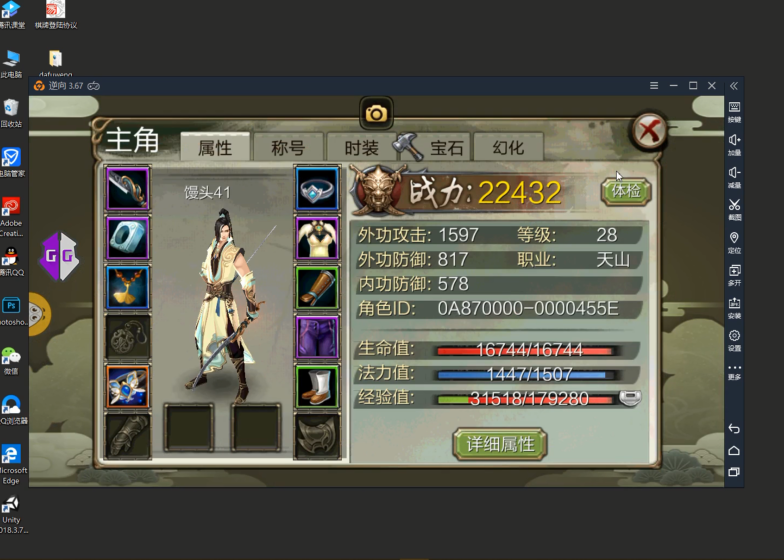This screenshot has height=560, width=784.
Task: Click the camera screenshot button
Action: click(x=376, y=114)
